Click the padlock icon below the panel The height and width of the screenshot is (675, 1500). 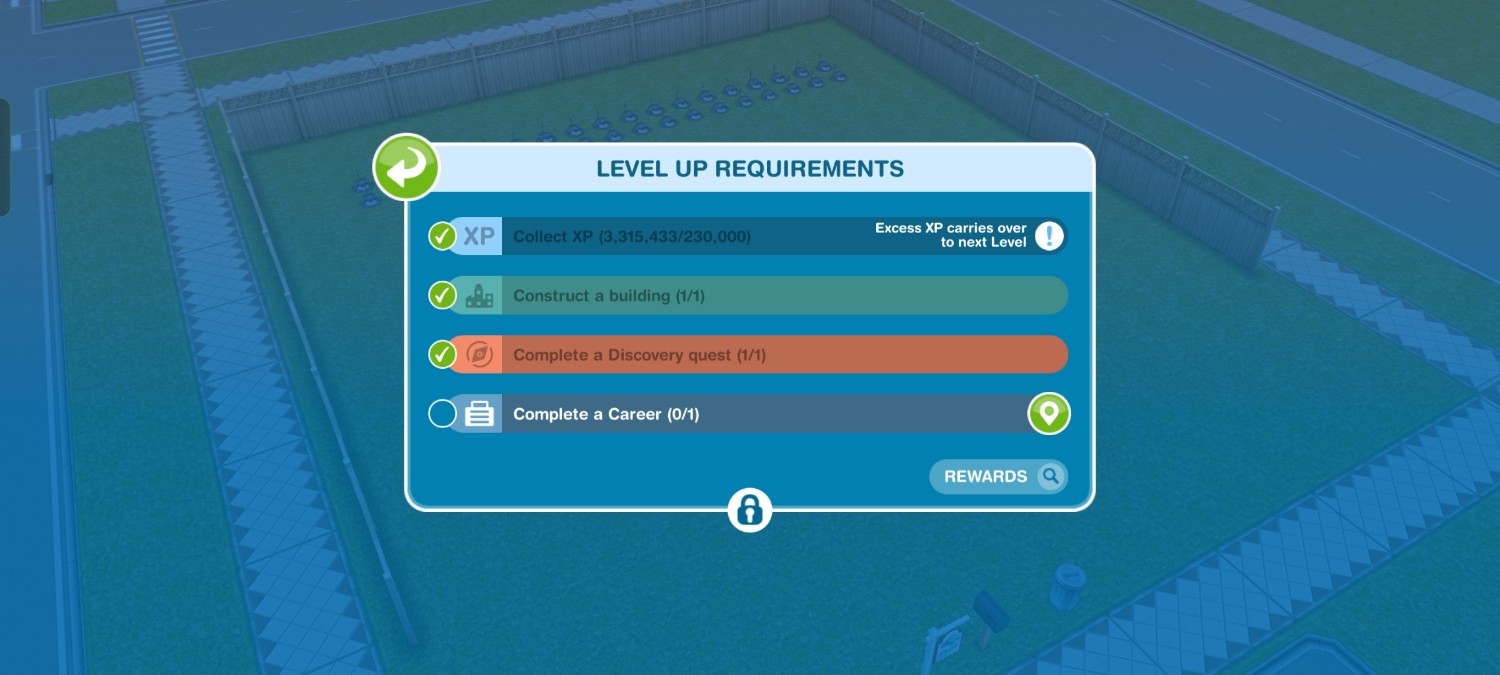tap(750, 510)
